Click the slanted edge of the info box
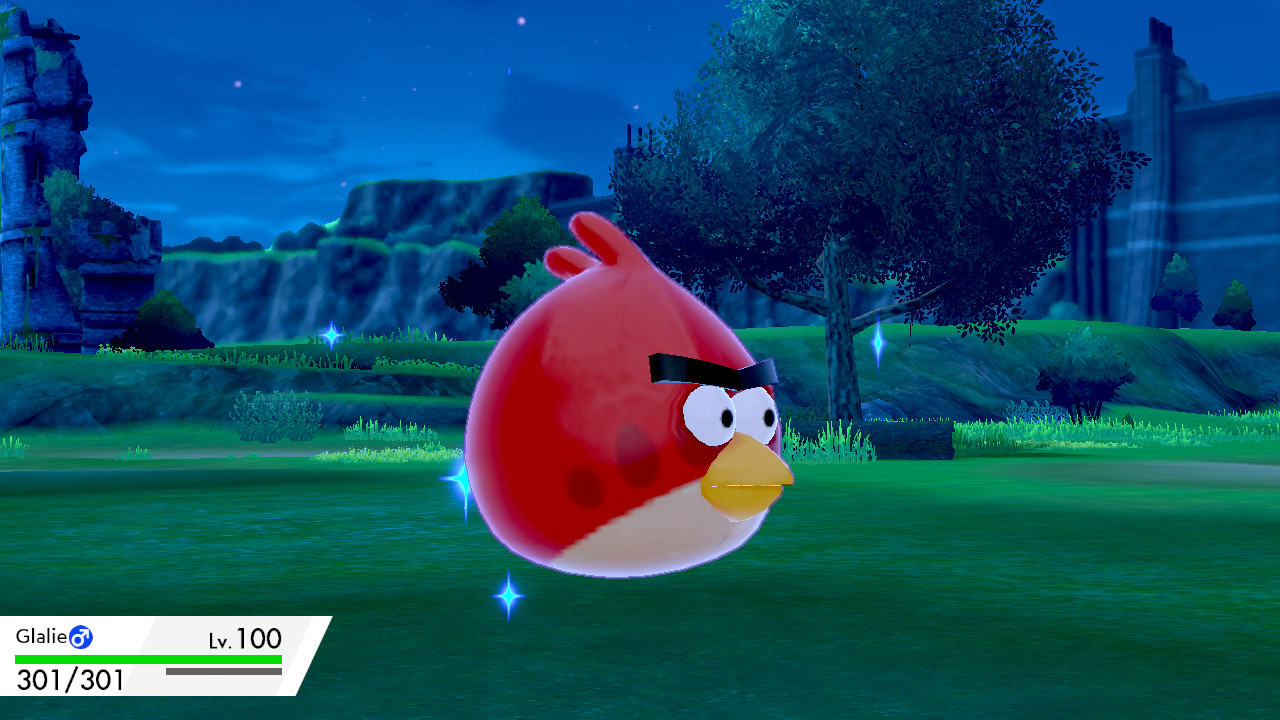Viewport: 1280px width, 720px height. [313, 660]
